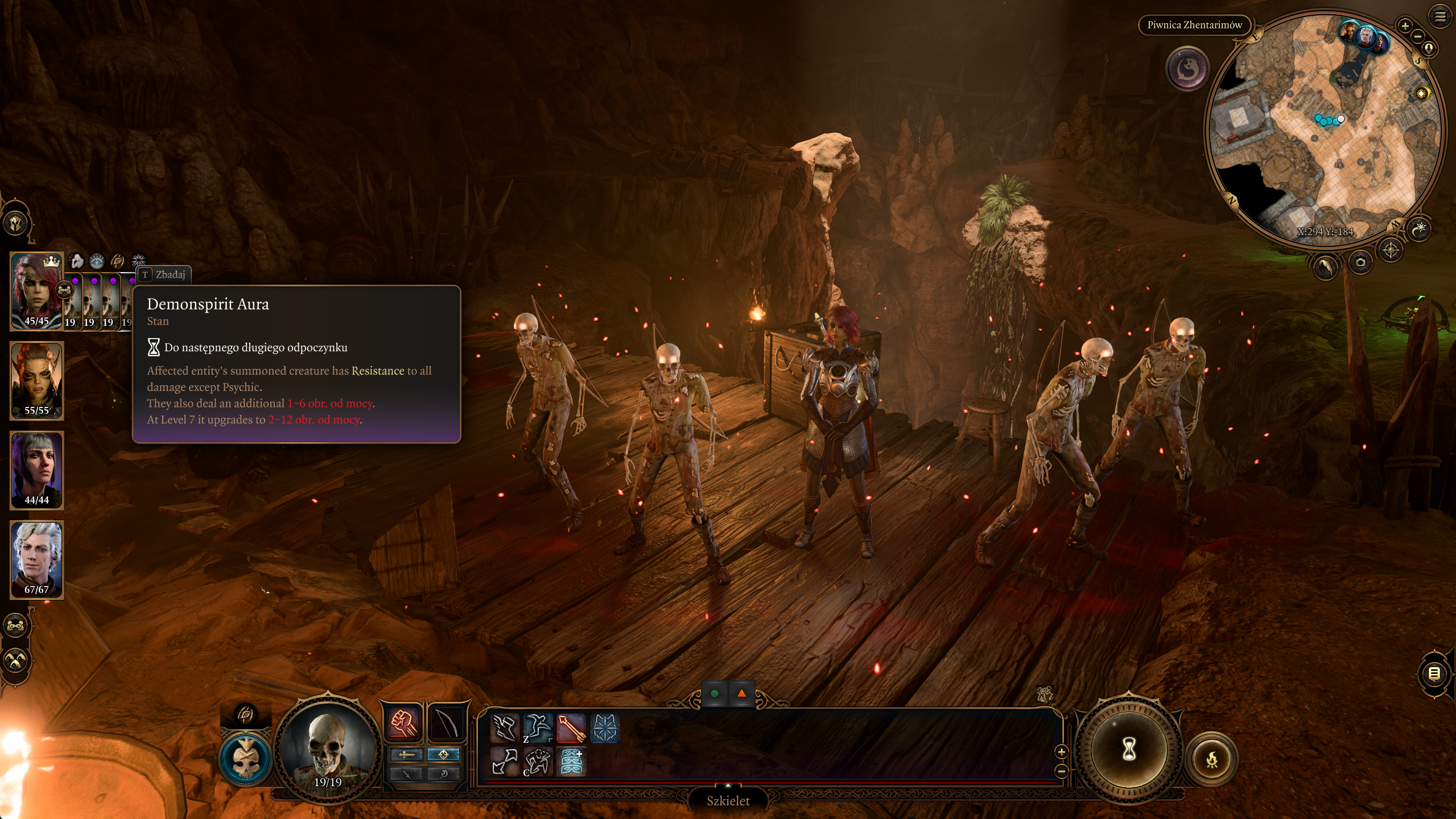Viewport: 1456px width, 819px height.
Task: Open the main menu hamburger button
Action: tap(1440, 17)
